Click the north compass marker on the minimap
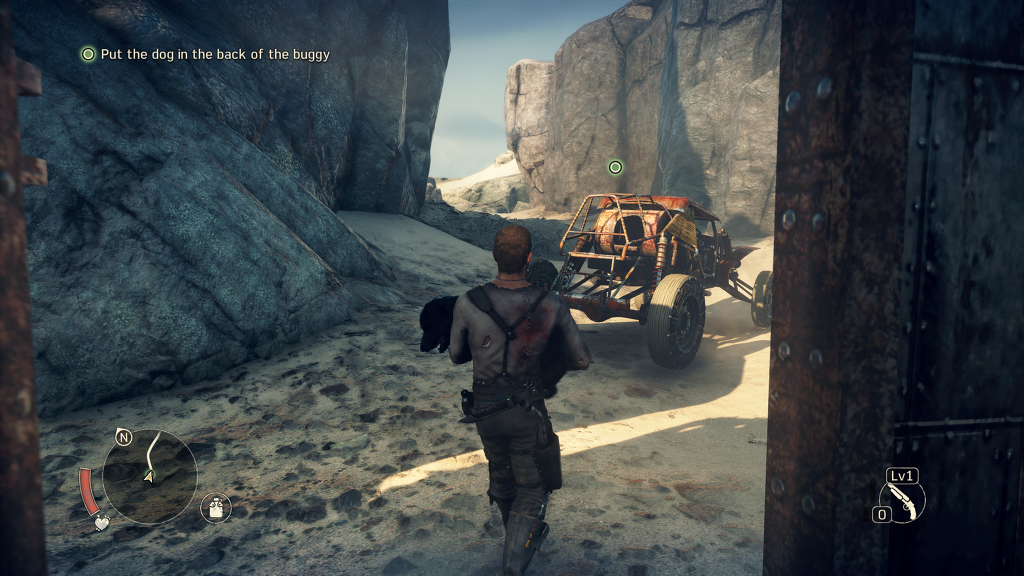The image size is (1024, 576). (124, 437)
